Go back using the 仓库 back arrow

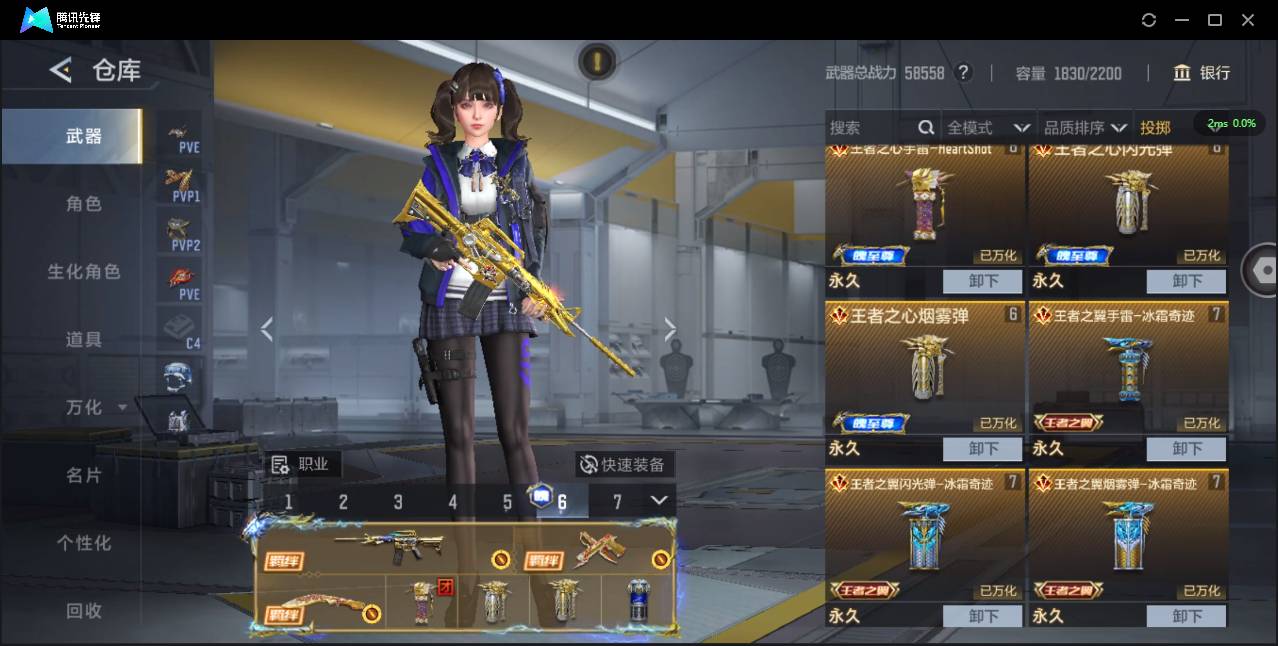(61, 70)
